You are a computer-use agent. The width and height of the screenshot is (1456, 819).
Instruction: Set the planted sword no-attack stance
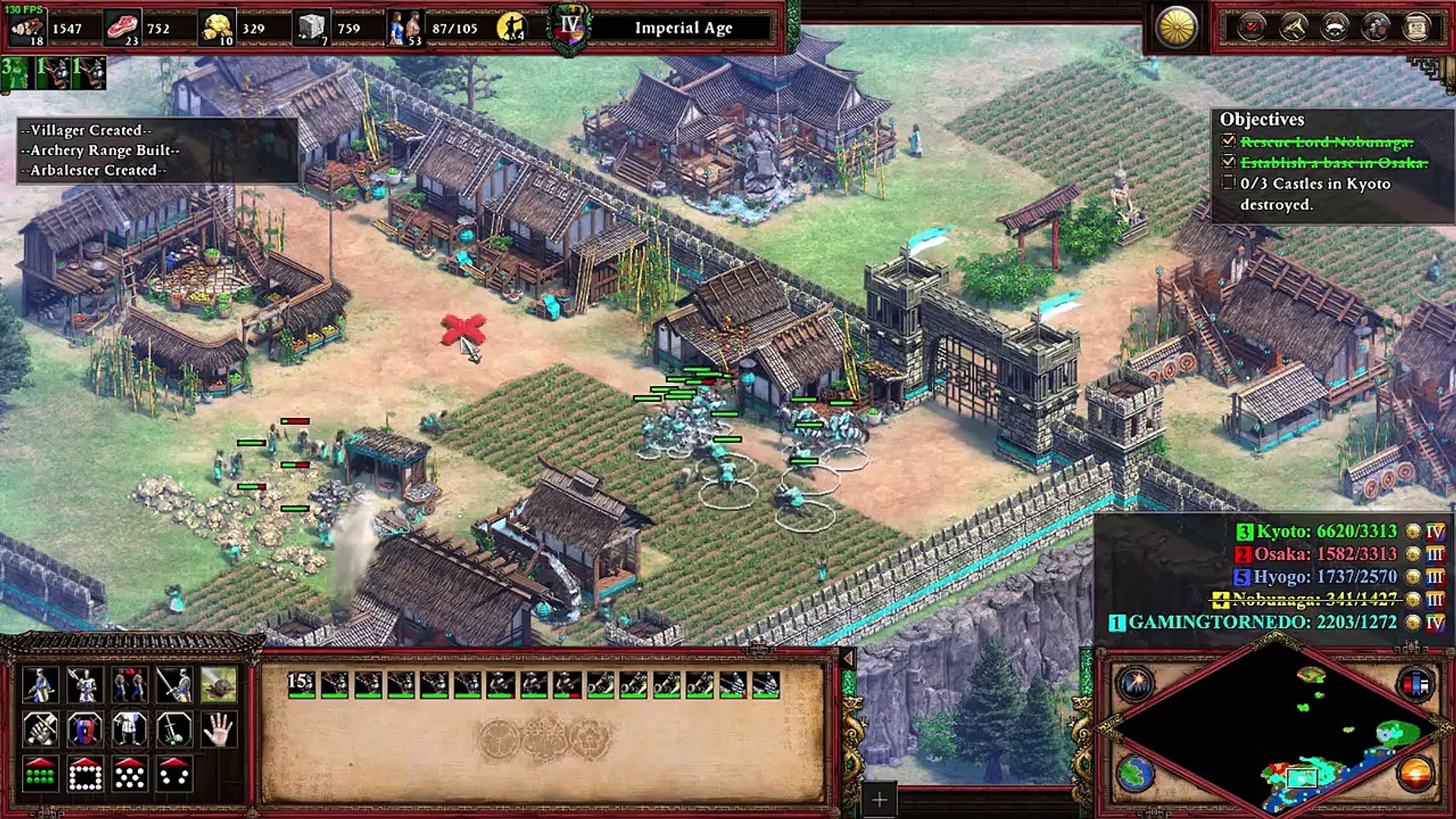click(x=174, y=730)
